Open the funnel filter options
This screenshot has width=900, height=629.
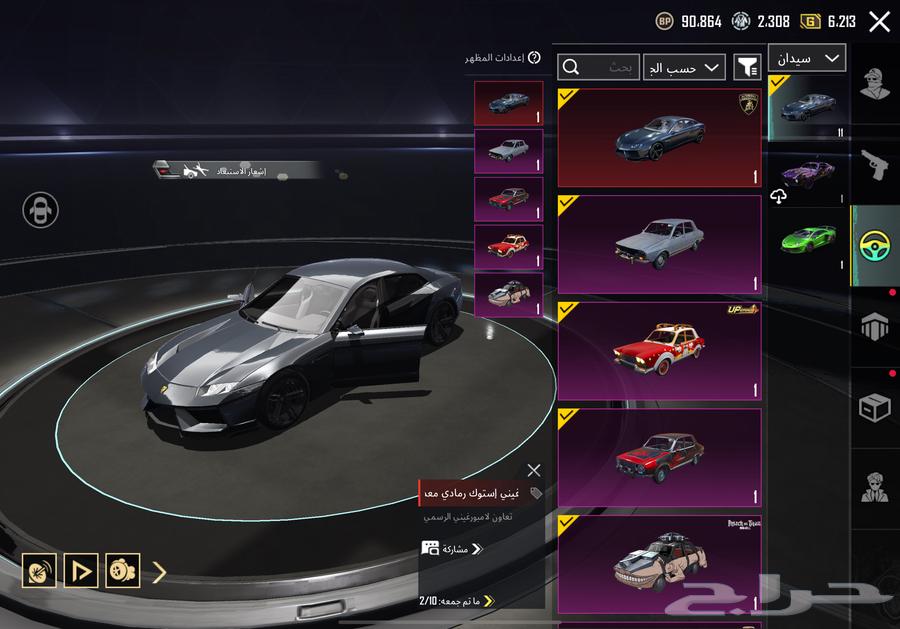click(747, 67)
